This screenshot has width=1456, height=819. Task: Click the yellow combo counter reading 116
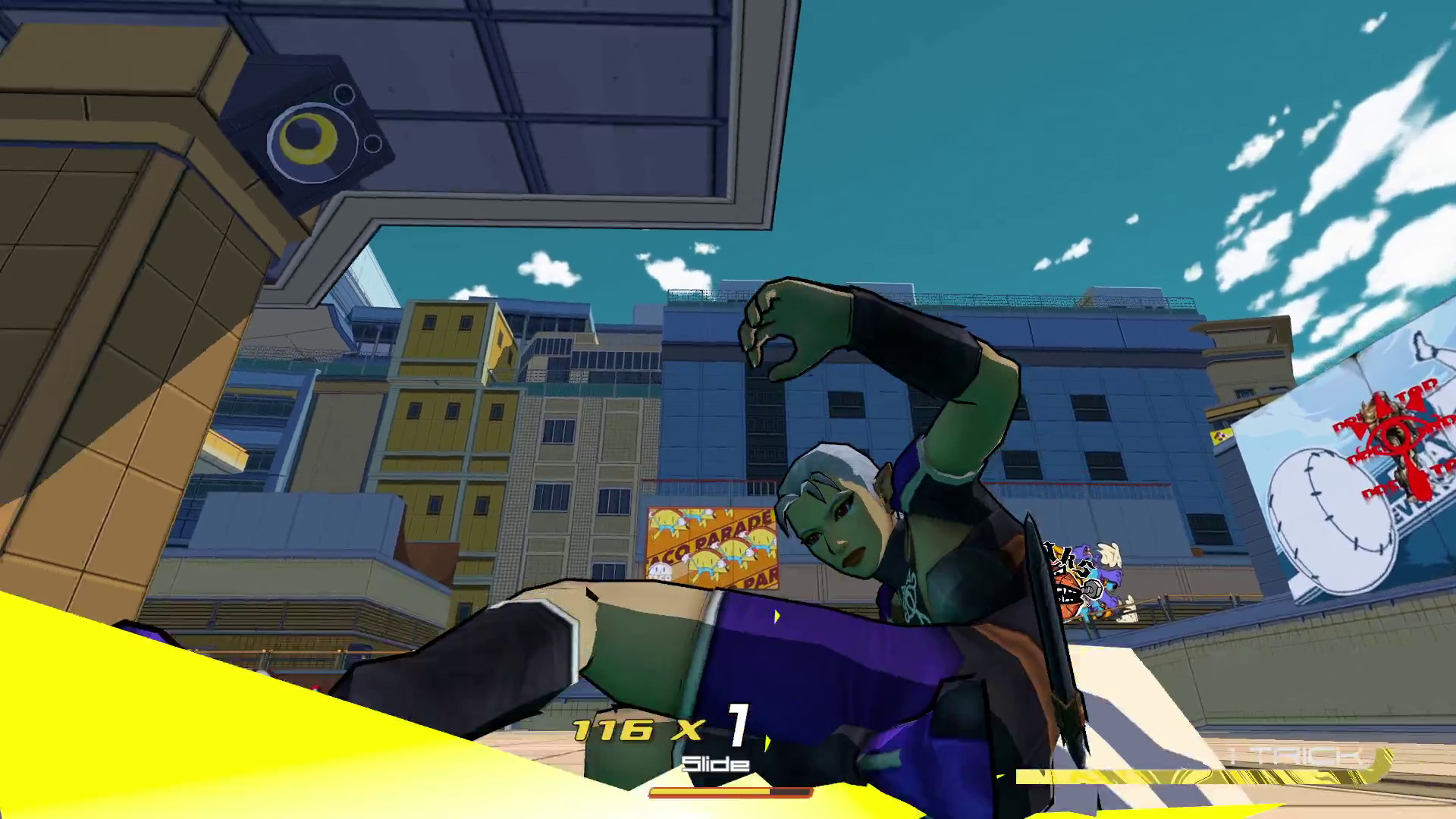614,728
